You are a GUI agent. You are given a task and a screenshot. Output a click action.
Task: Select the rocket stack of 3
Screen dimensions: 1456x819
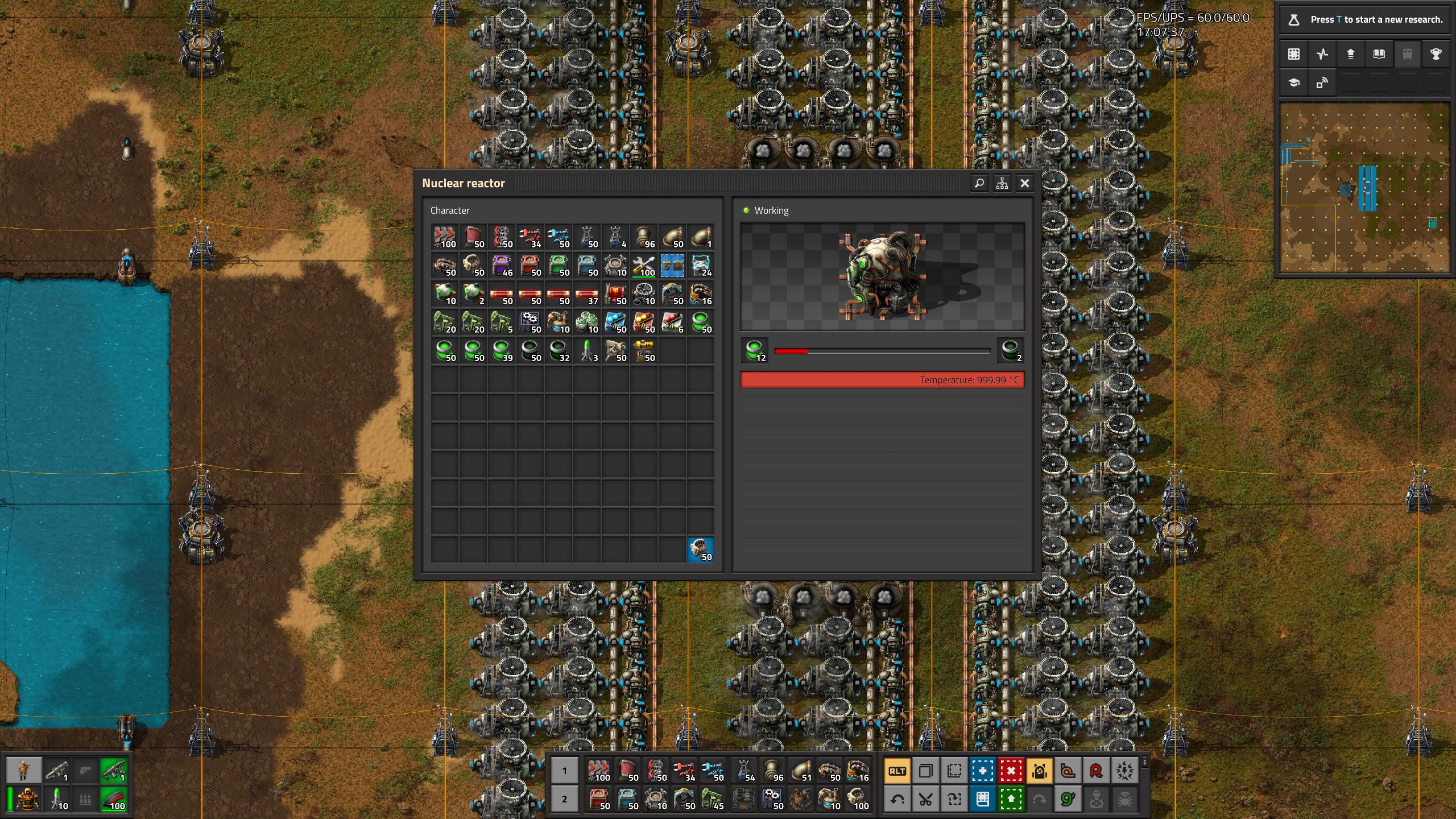click(587, 351)
